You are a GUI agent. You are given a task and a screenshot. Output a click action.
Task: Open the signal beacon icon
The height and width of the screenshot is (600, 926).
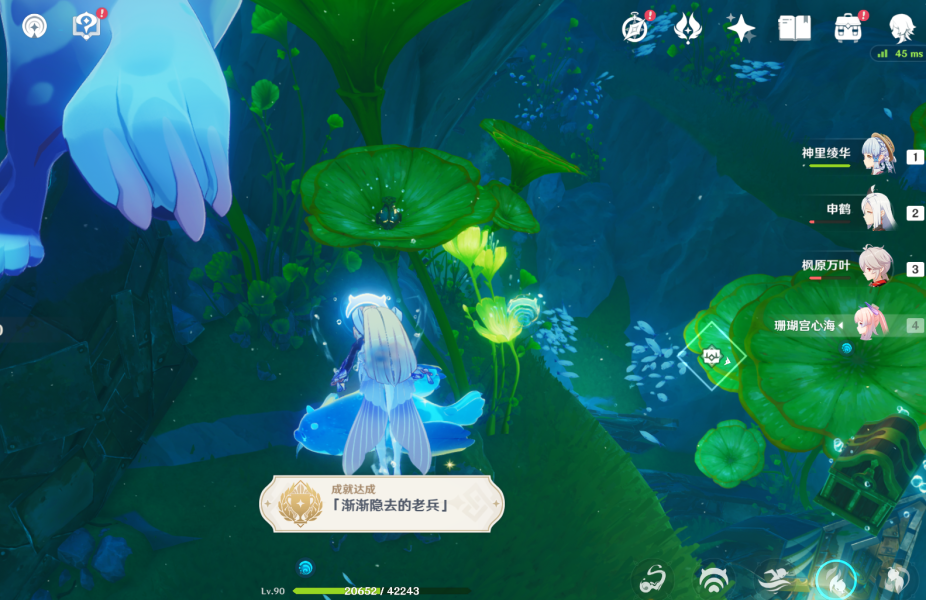34,27
